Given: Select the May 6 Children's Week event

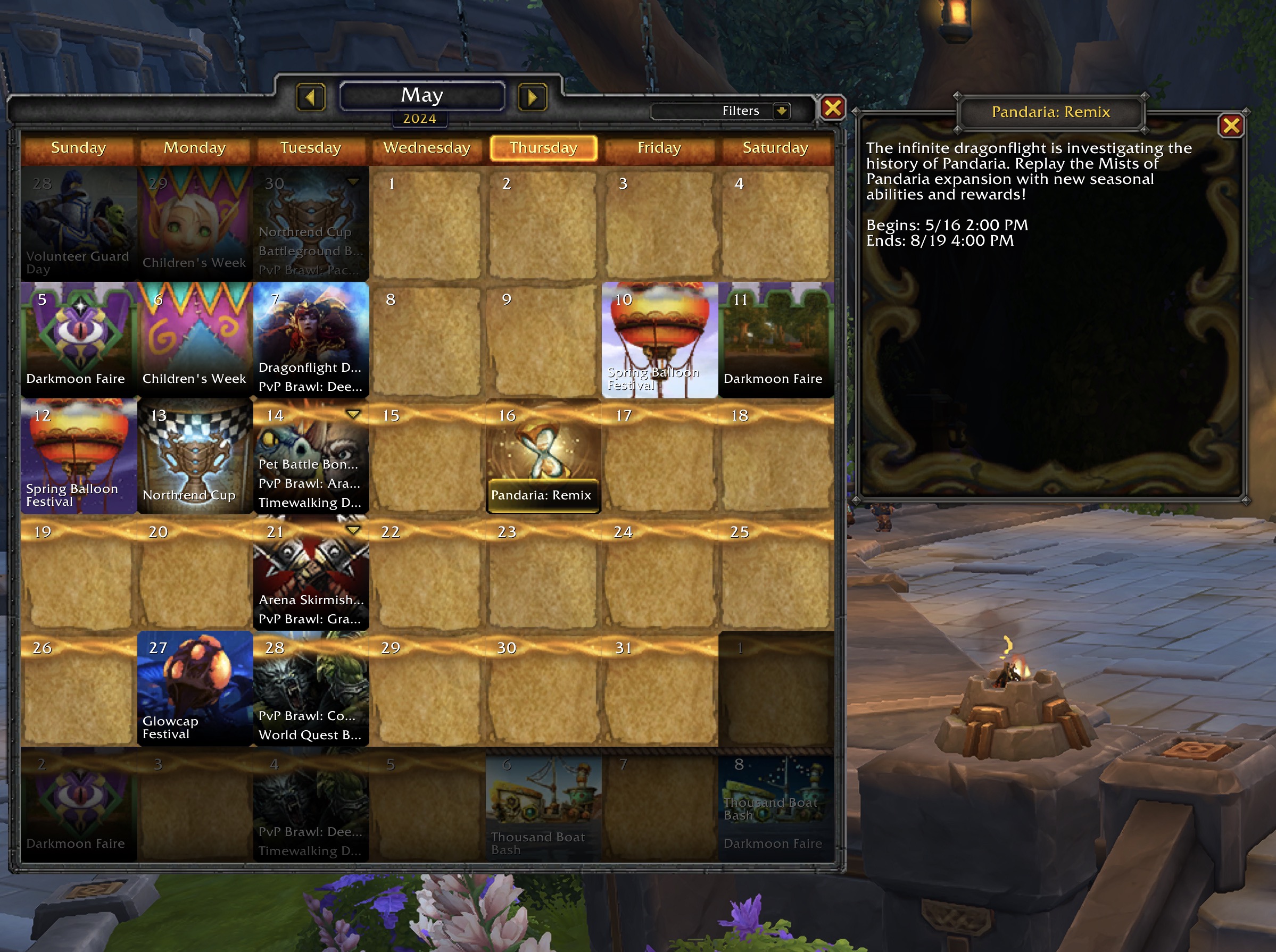Looking at the screenshot, I should (x=195, y=340).
